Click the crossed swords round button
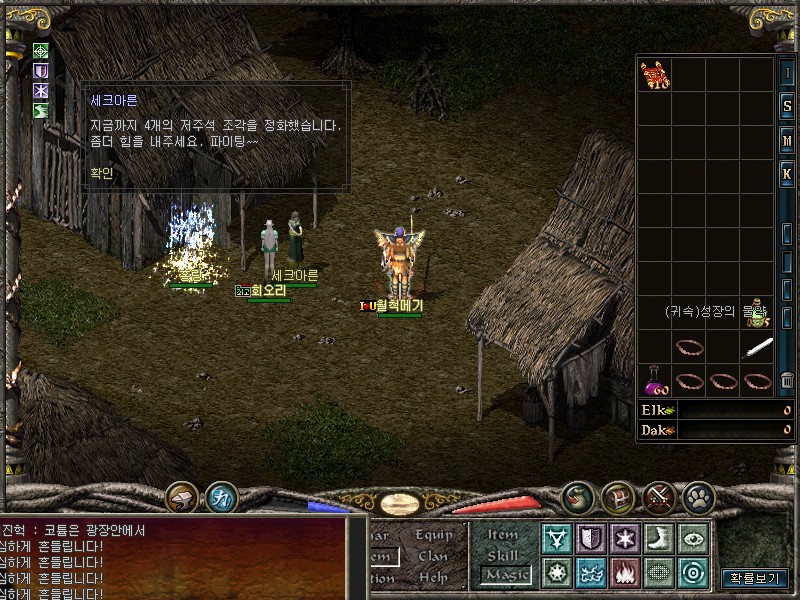The image size is (800, 600). (x=659, y=497)
